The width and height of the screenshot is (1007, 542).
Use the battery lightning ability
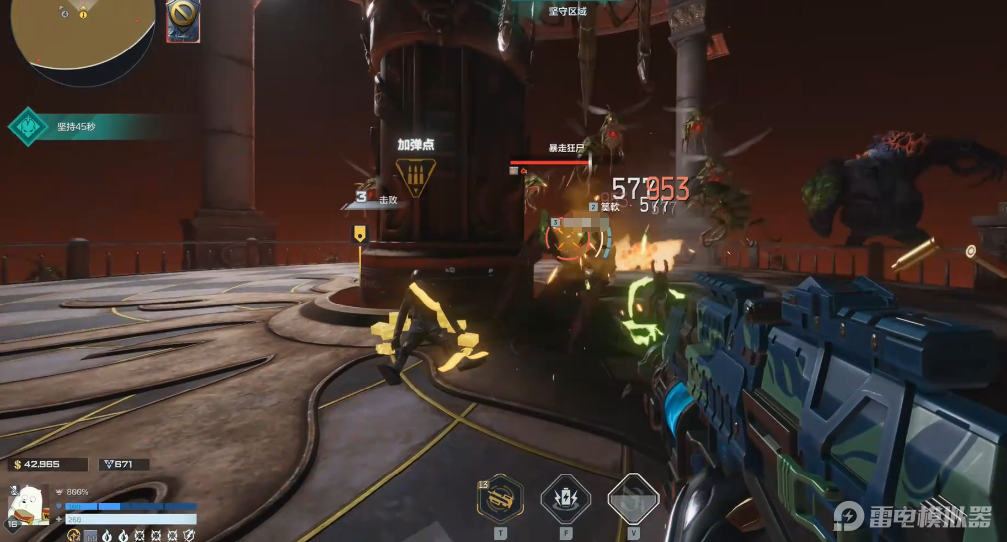click(x=566, y=497)
